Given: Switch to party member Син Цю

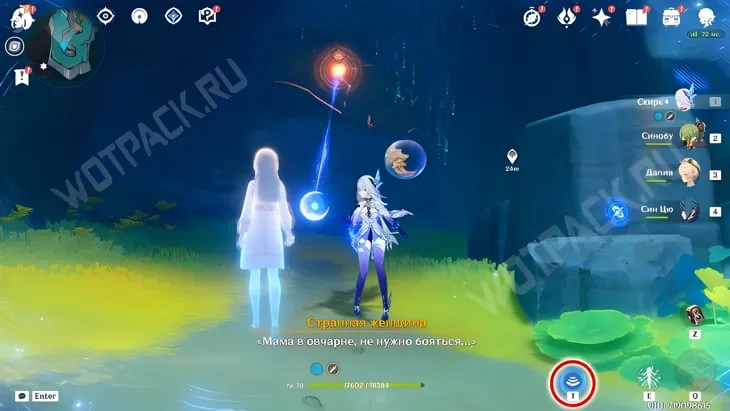Looking at the screenshot, I should (x=687, y=210).
